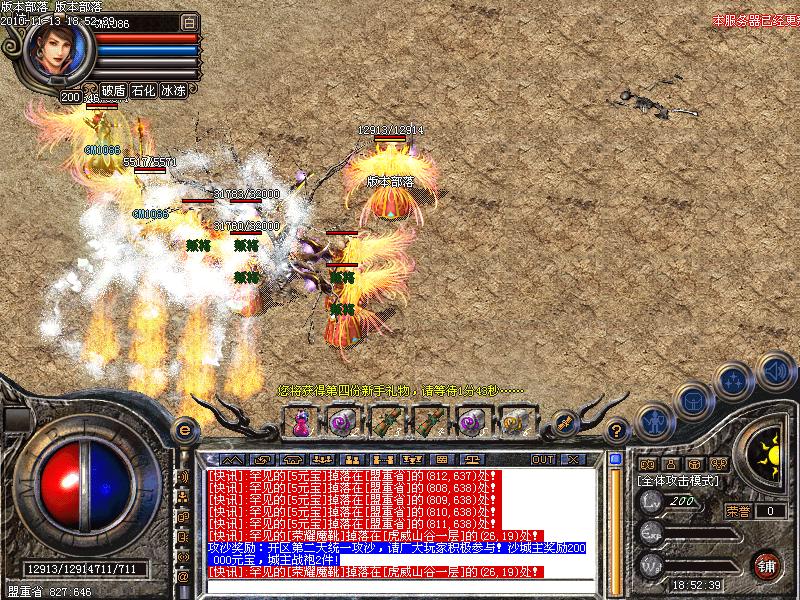Viewport: 800px width, 600px height.
Task: Click the 白 button beside the portrait
Action: (x=190, y=21)
